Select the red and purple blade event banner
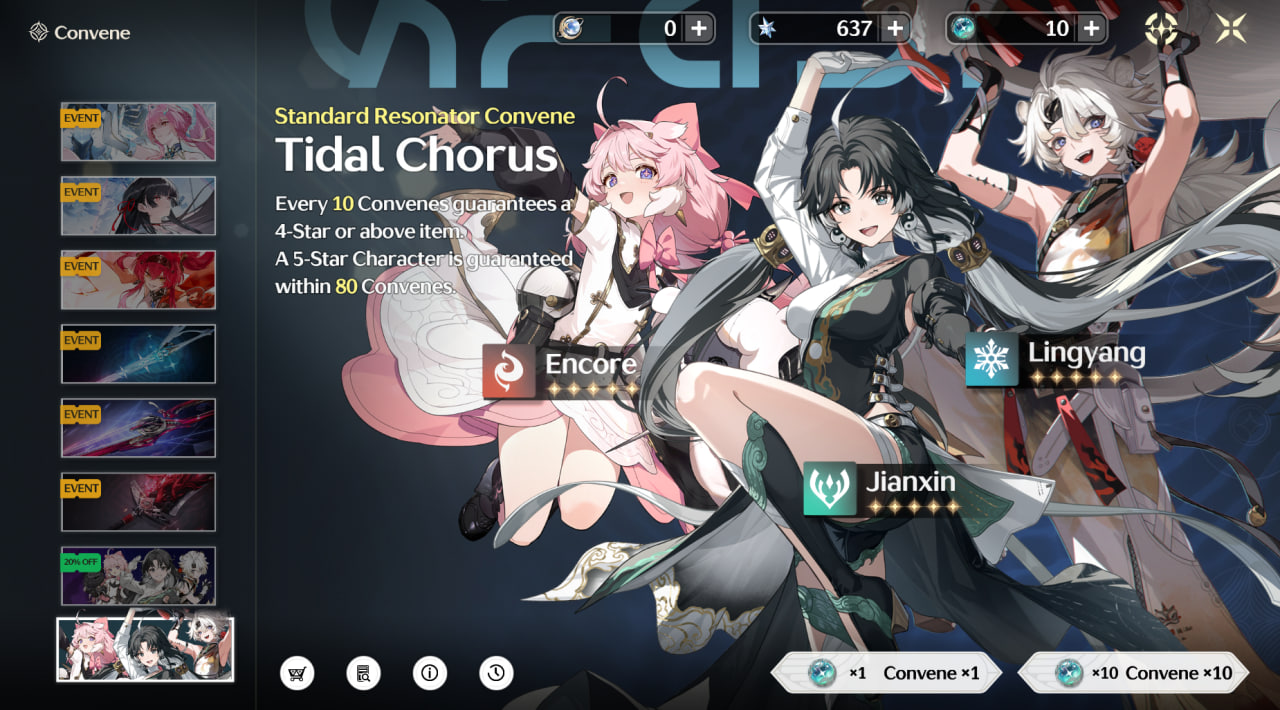Image resolution: width=1280 pixels, height=710 pixels. pos(138,427)
